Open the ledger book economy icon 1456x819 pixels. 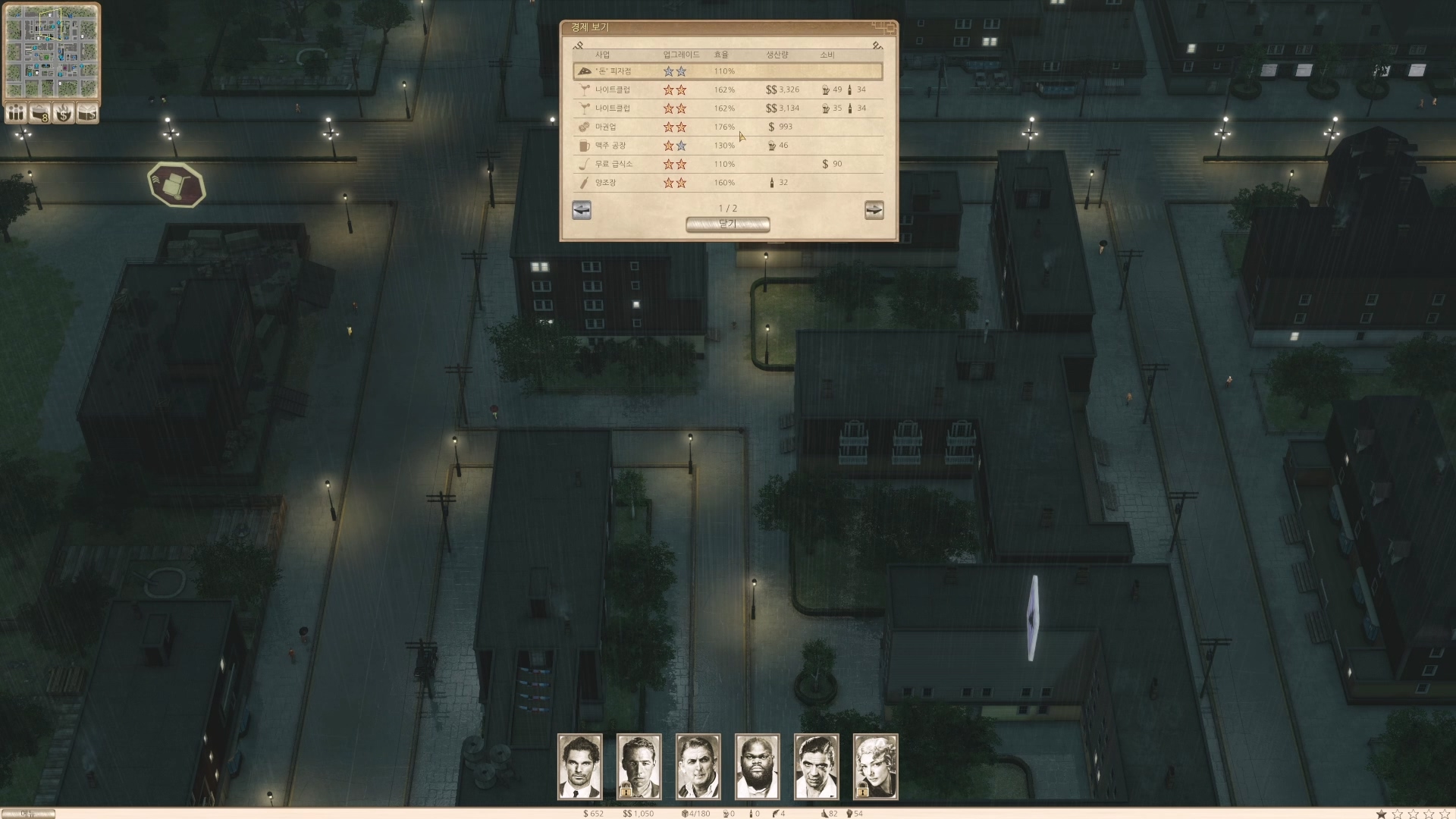click(x=88, y=113)
